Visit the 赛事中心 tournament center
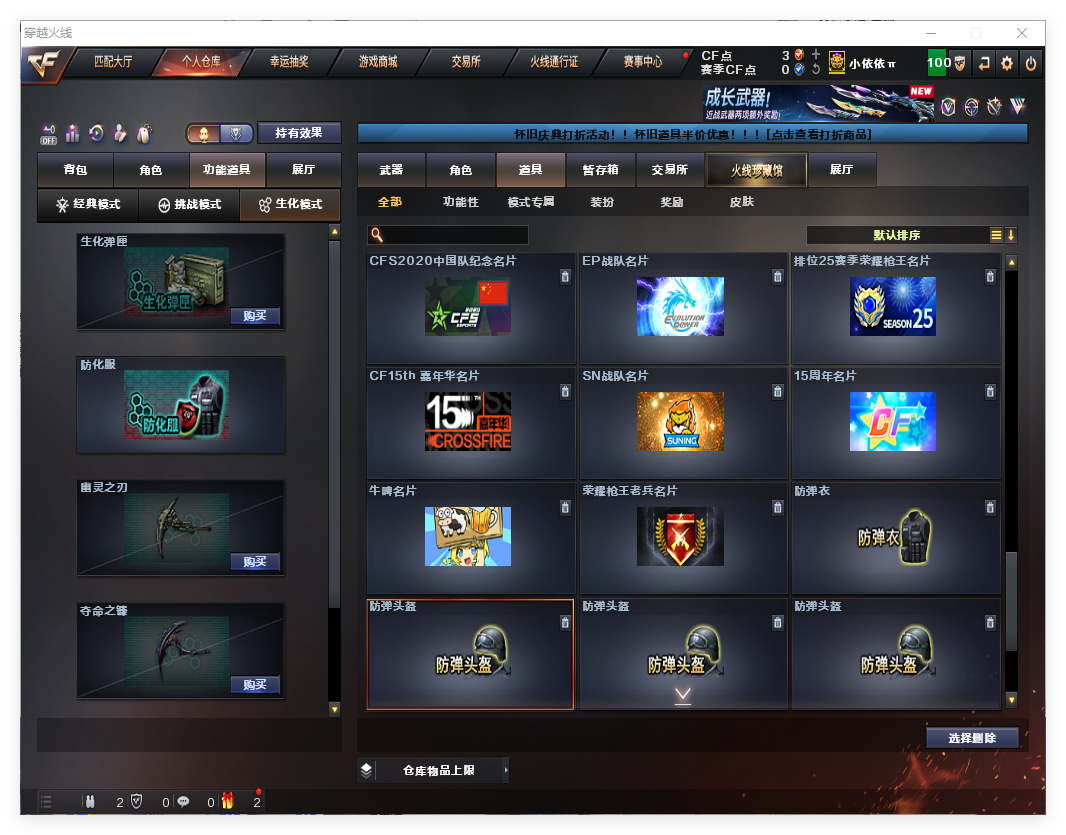The height and width of the screenshot is (835, 1066). (x=643, y=62)
